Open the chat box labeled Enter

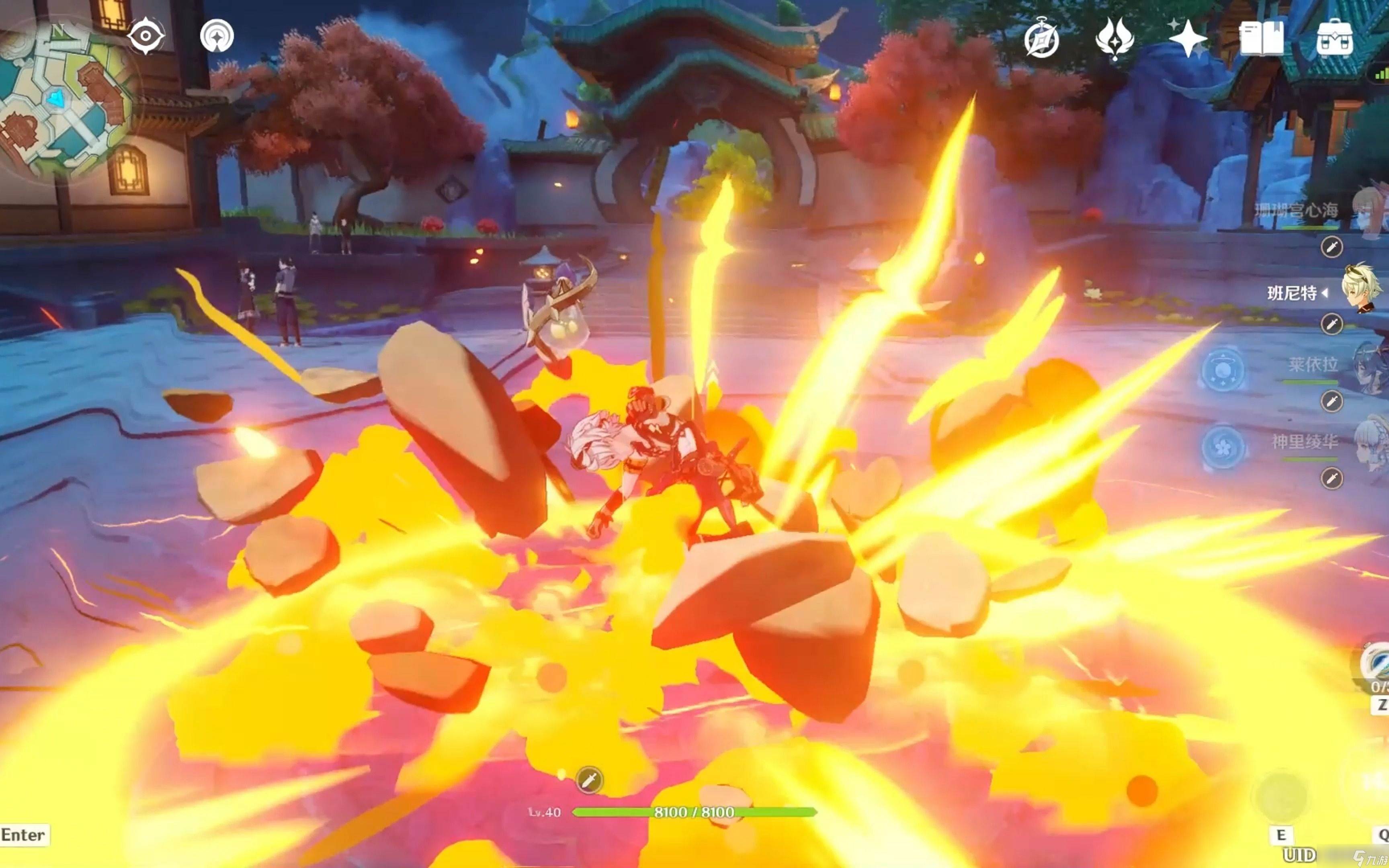[x=24, y=835]
